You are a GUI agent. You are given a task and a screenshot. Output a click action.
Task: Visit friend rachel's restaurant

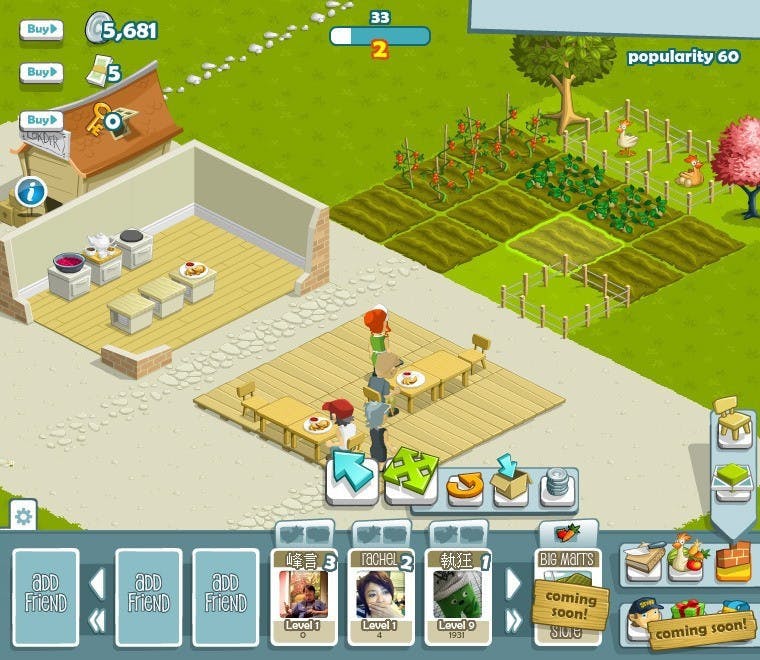click(x=379, y=596)
